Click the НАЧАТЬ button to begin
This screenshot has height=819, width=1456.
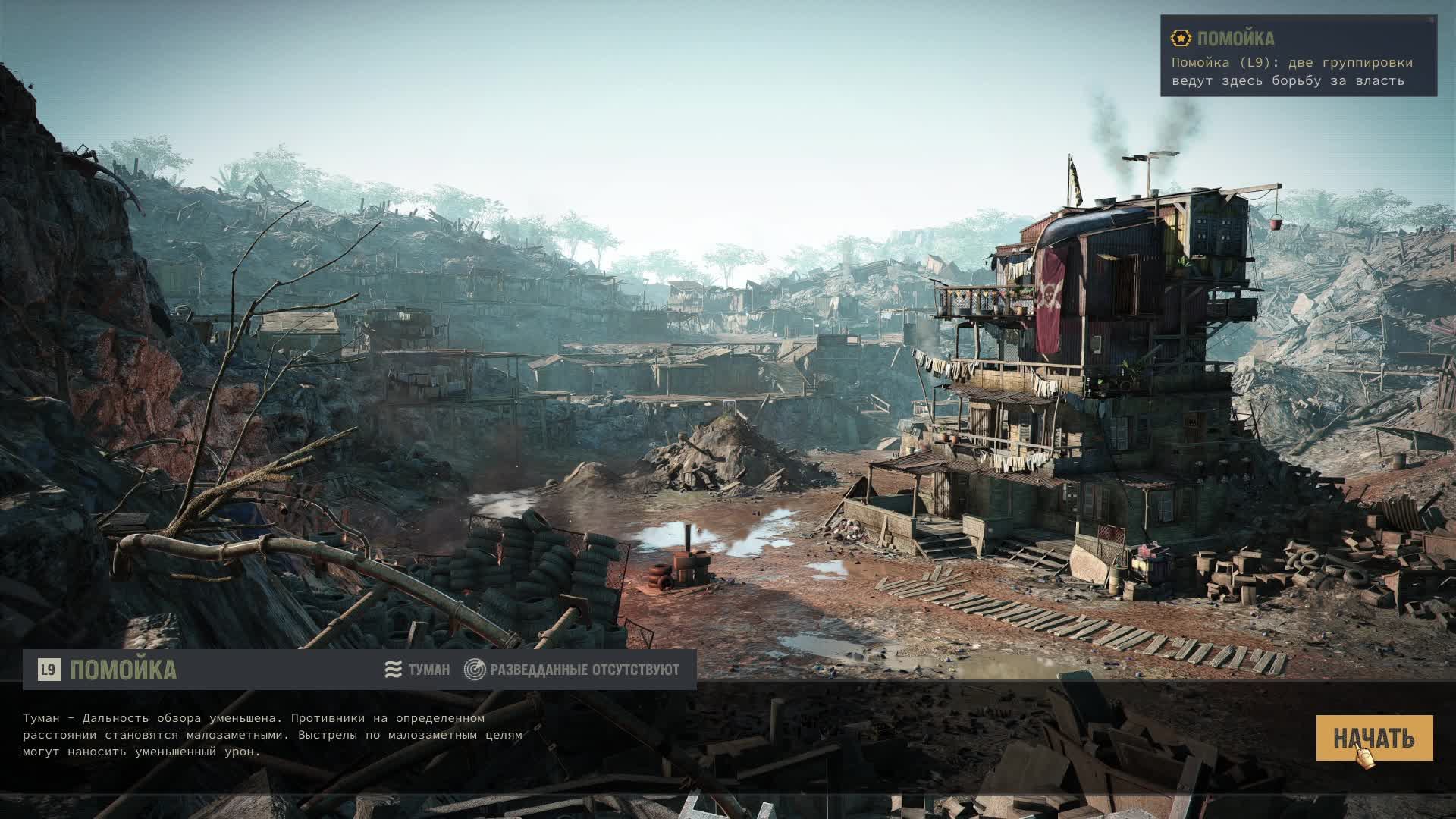[x=1373, y=737]
